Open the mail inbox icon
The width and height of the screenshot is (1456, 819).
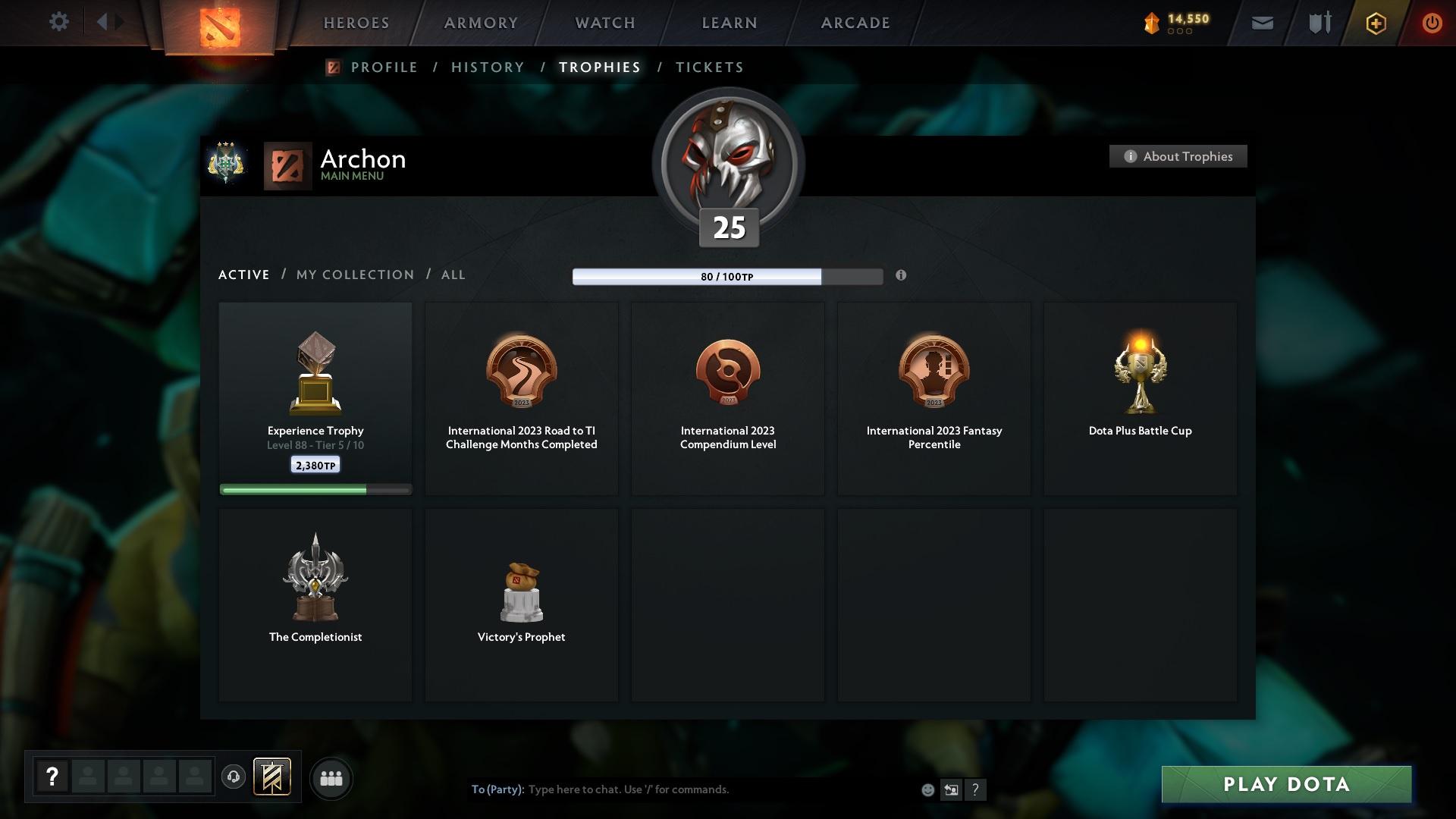pyautogui.click(x=1262, y=23)
